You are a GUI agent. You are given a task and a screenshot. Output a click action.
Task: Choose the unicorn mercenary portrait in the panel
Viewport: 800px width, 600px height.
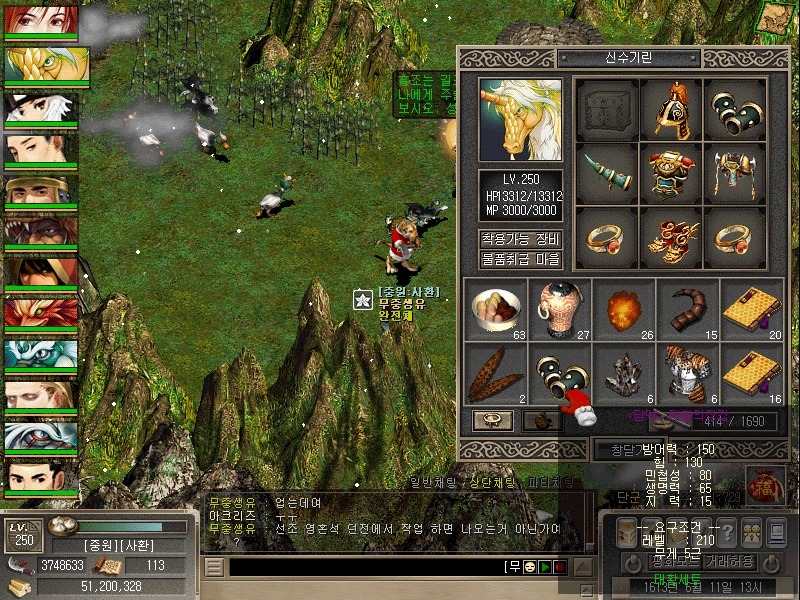point(520,120)
